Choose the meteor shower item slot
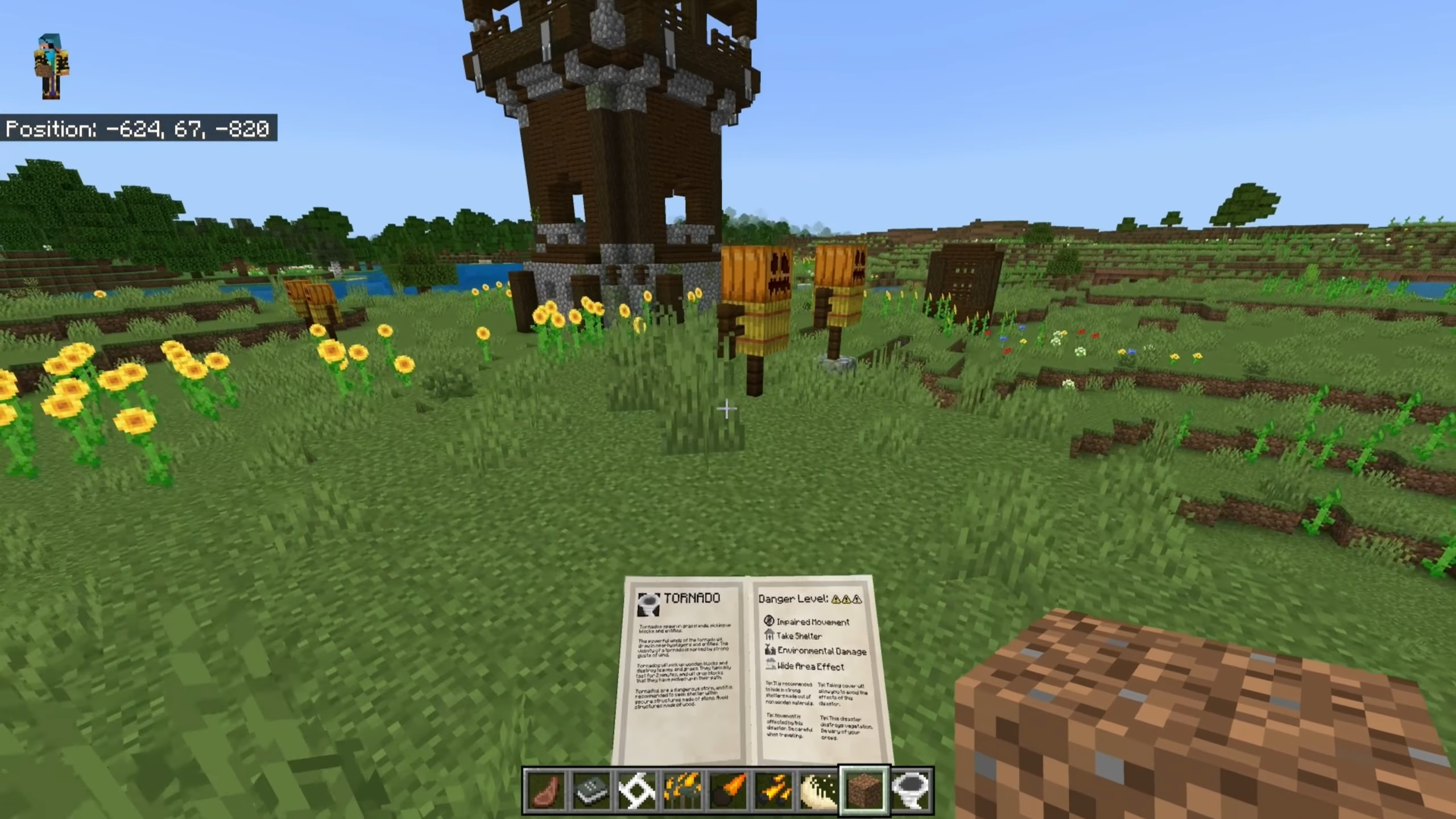The image size is (1456, 819). coord(773,790)
